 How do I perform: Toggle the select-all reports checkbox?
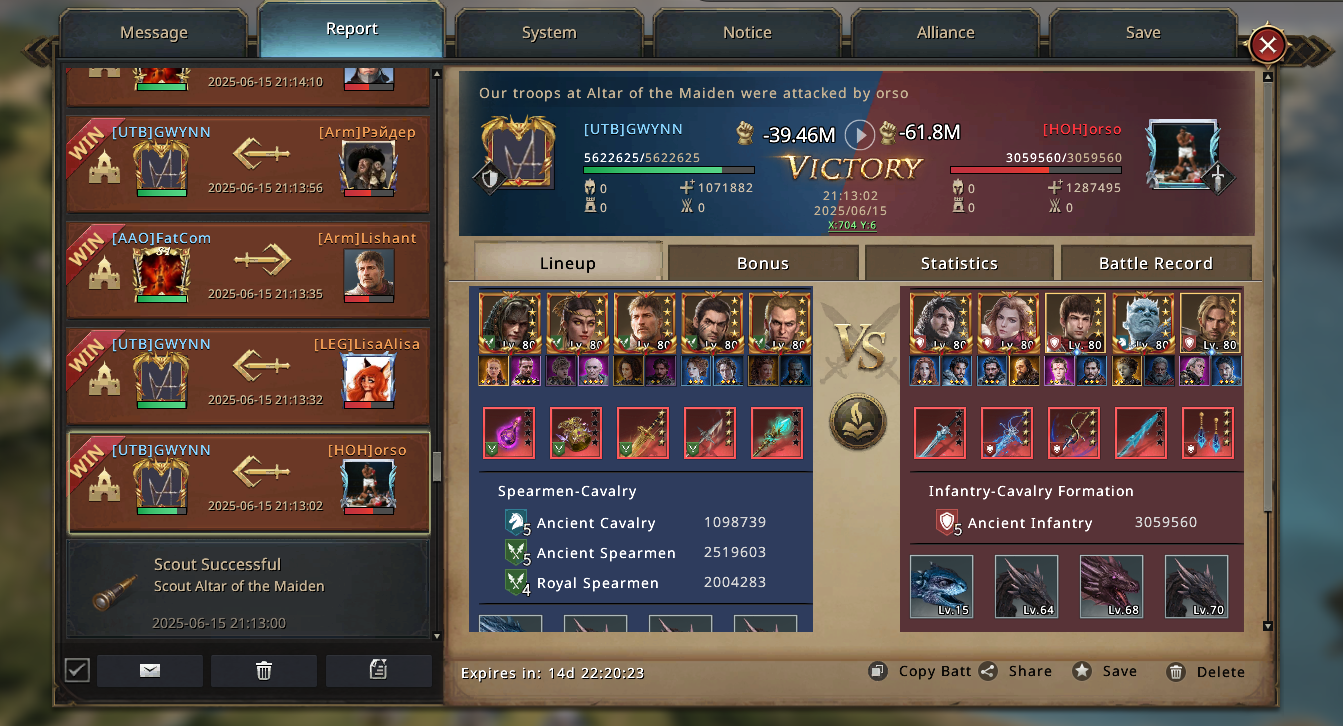[x=77, y=670]
